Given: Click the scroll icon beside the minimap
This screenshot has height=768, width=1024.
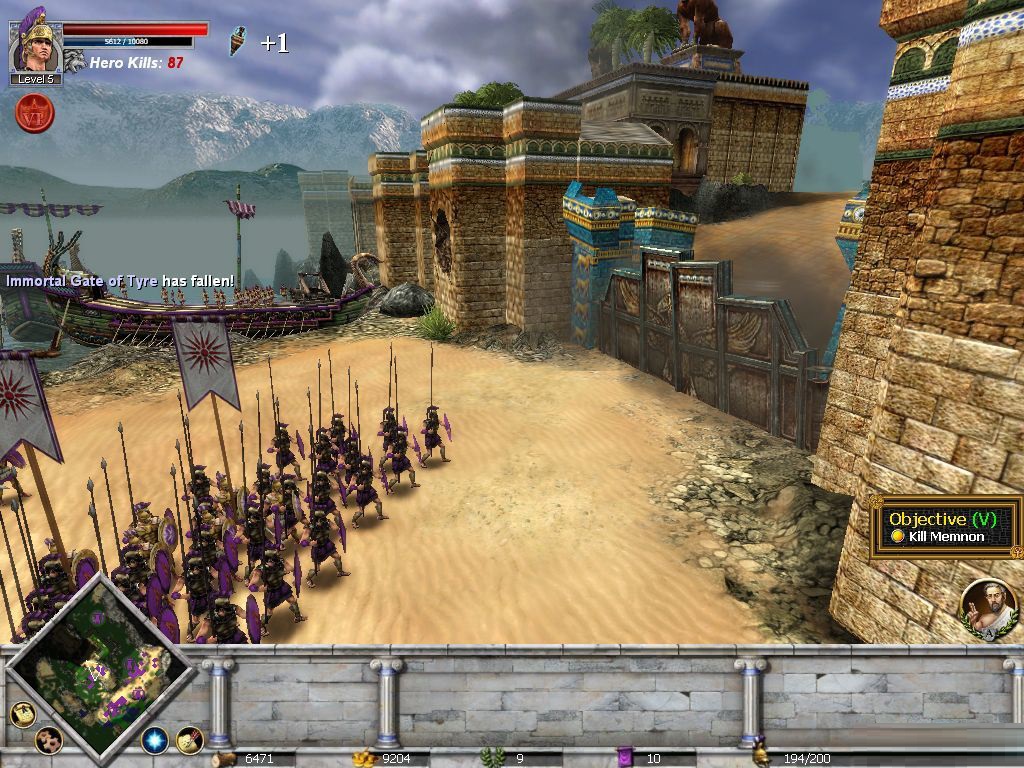Looking at the screenshot, I should (22, 713).
